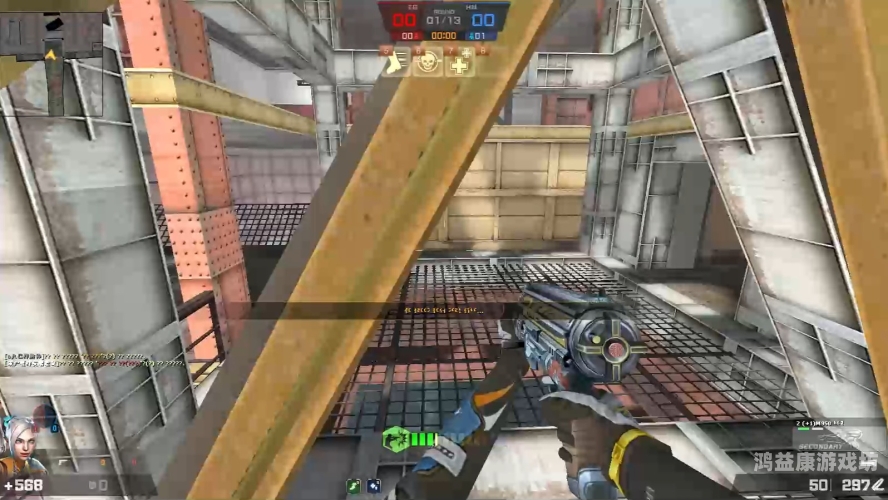Screen dimensions: 888x500
Task: Click the small blue buff icon
Action: tap(373, 486)
